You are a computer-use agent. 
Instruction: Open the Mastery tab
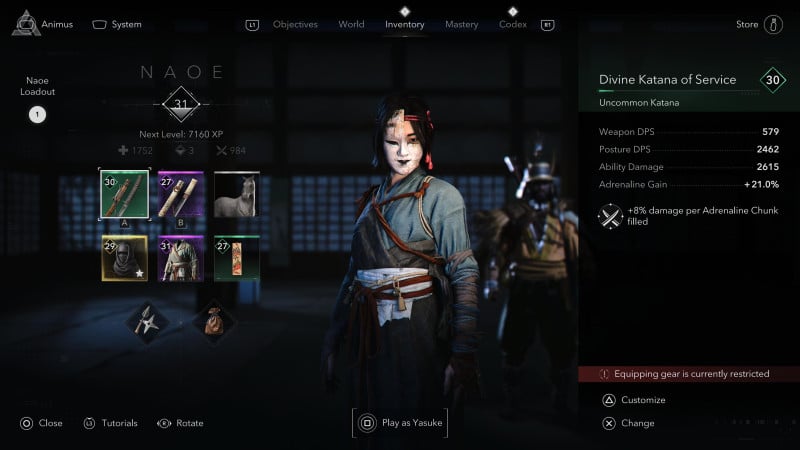click(461, 24)
